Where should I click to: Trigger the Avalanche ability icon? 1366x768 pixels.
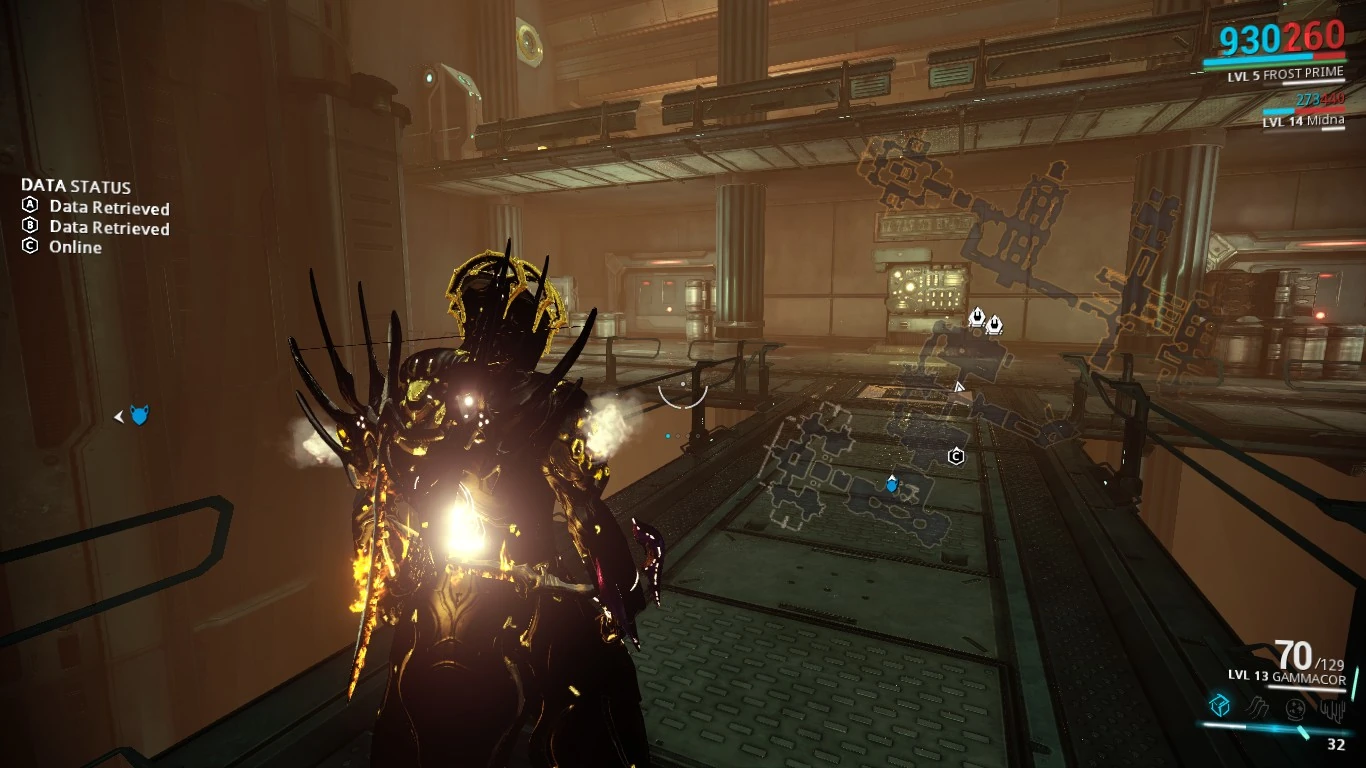click(1333, 708)
